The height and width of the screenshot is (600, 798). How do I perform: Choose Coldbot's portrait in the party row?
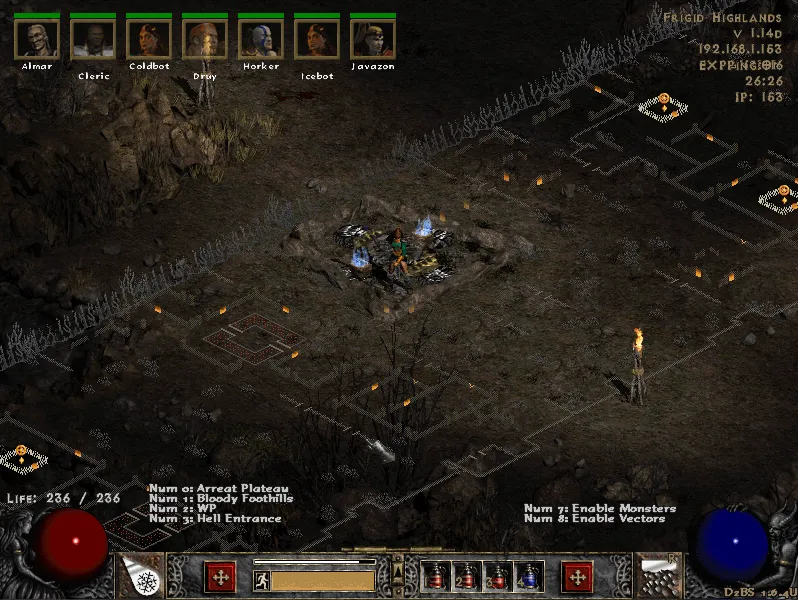[x=149, y=38]
